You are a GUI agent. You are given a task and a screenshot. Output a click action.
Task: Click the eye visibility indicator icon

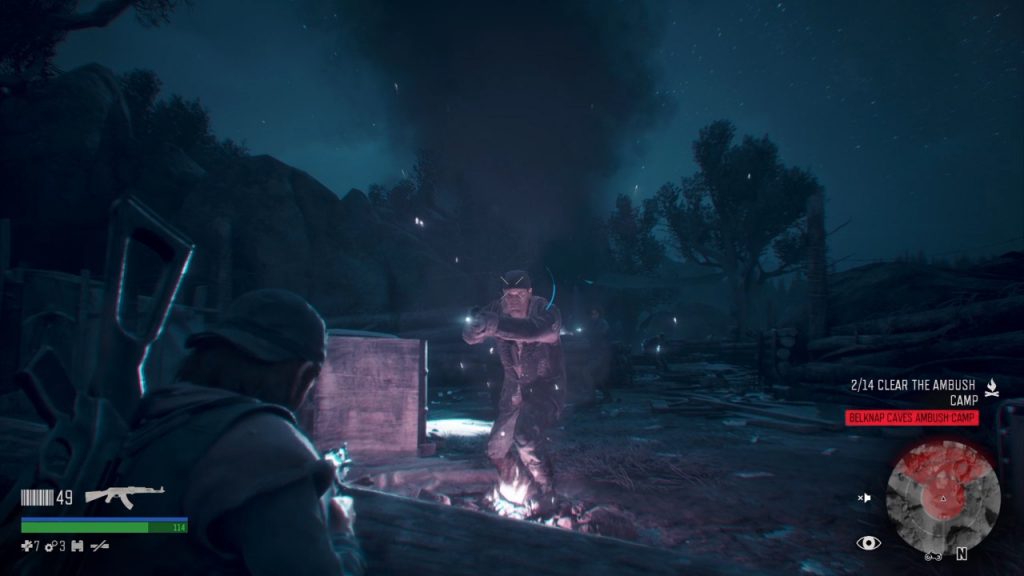tap(868, 543)
